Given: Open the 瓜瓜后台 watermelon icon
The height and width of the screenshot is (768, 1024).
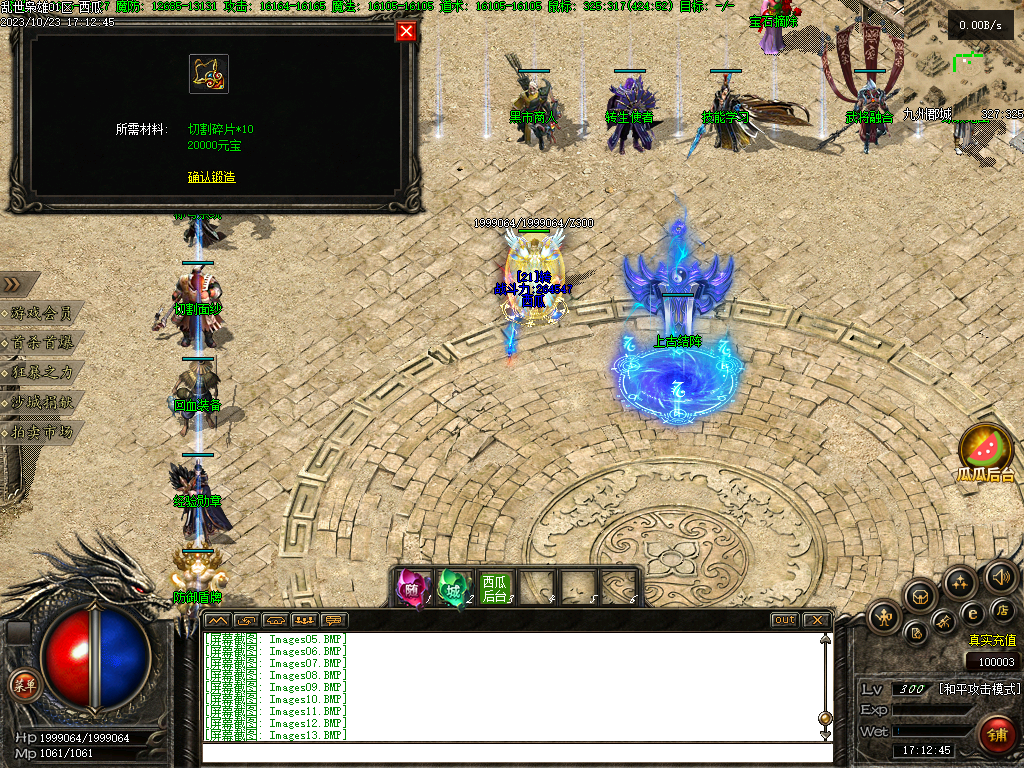Looking at the screenshot, I should point(985,448).
